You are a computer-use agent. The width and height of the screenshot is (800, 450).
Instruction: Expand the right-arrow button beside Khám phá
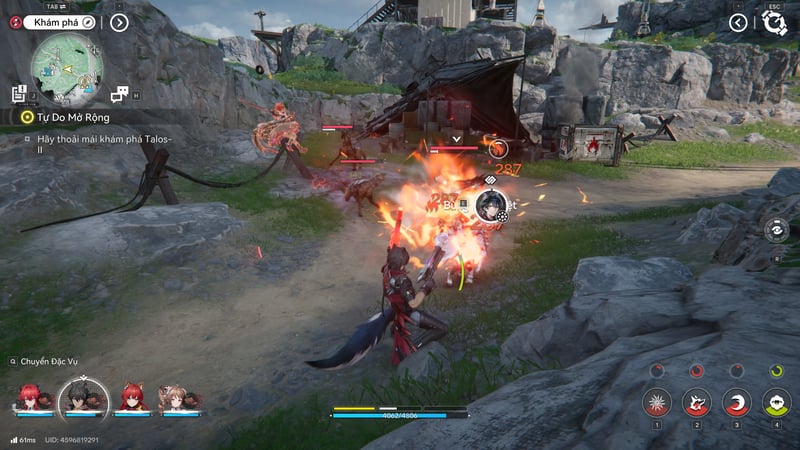pyautogui.click(x=119, y=22)
